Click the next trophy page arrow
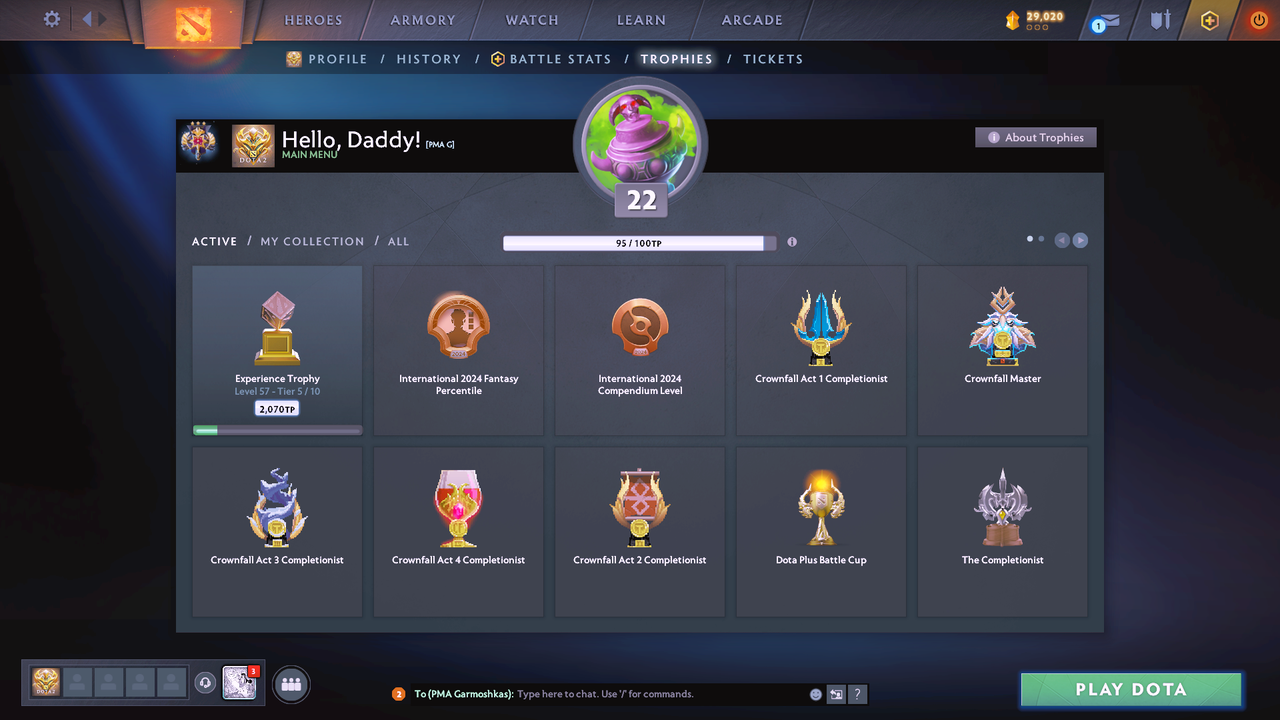 (1080, 240)
